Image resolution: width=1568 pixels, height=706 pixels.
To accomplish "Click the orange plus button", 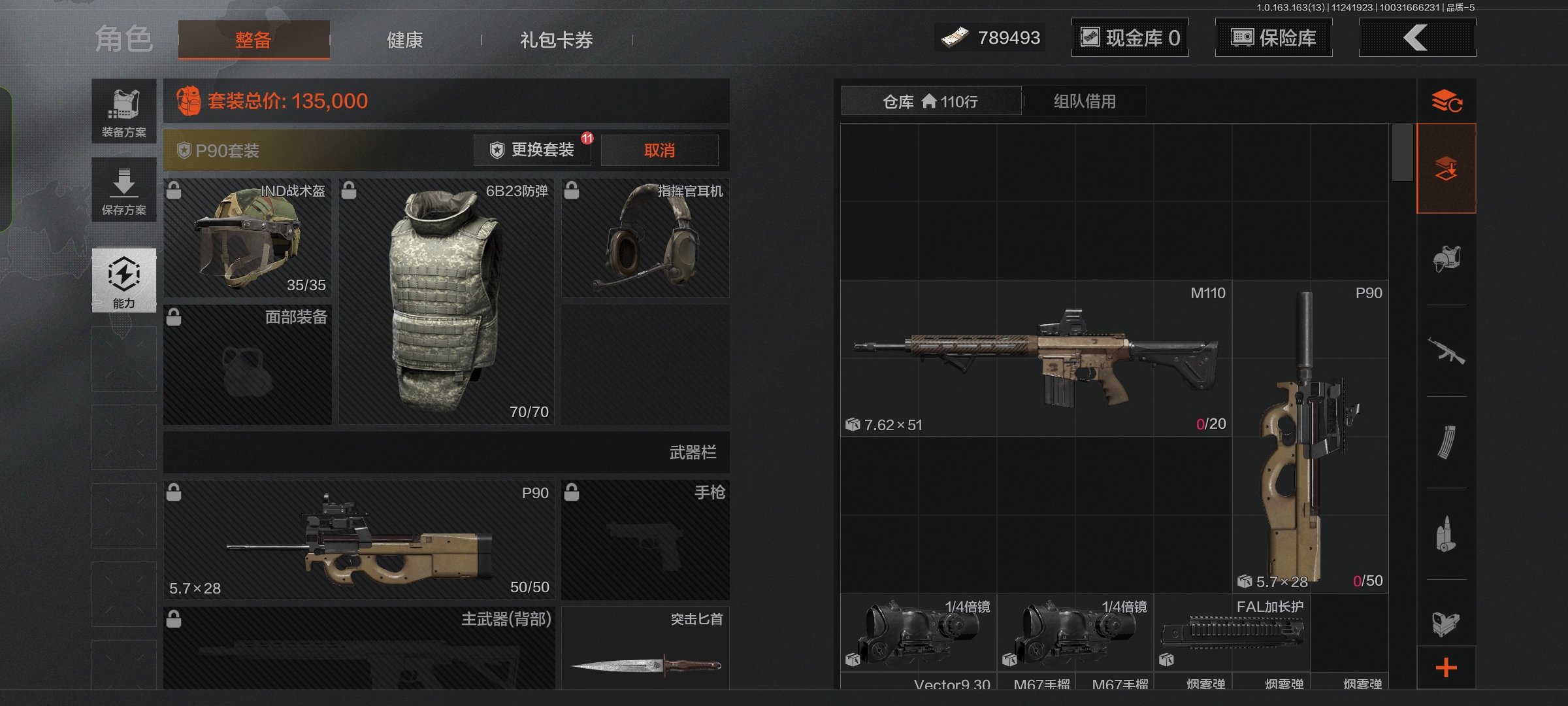I will click(1446, 667).
